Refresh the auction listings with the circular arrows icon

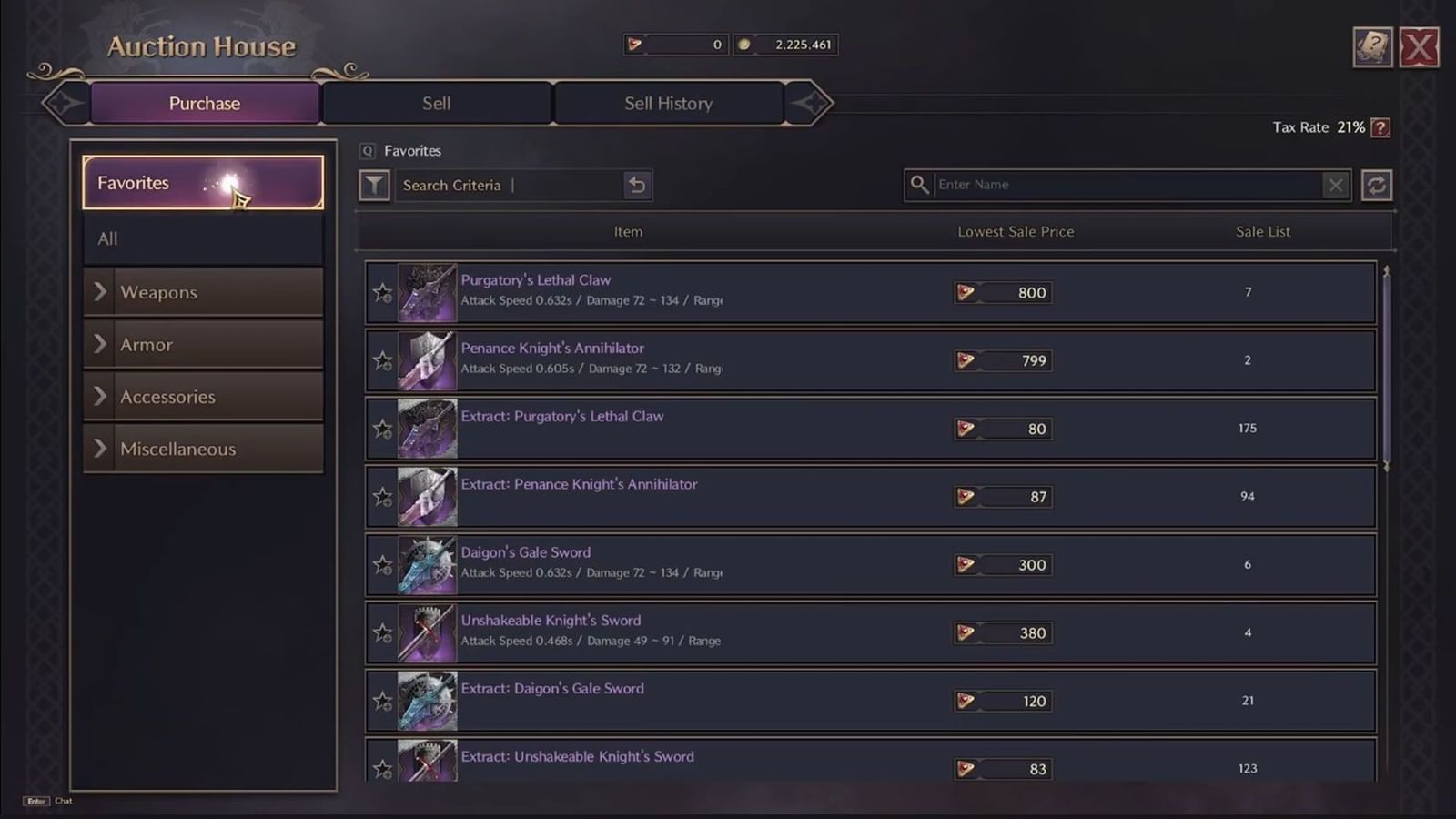point(1376,184)
